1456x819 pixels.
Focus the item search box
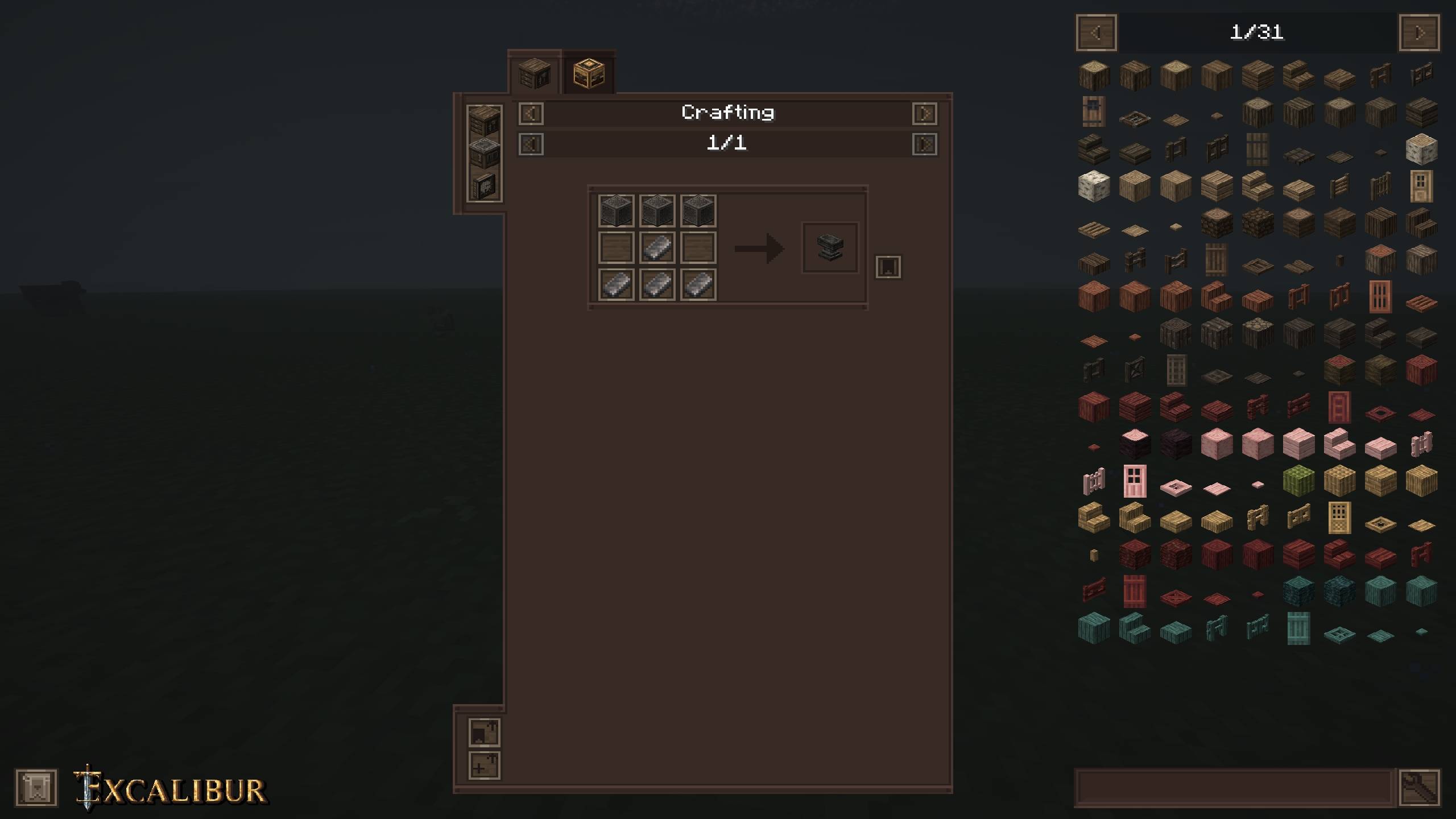pyautogui.click(x=1234, y=788)
